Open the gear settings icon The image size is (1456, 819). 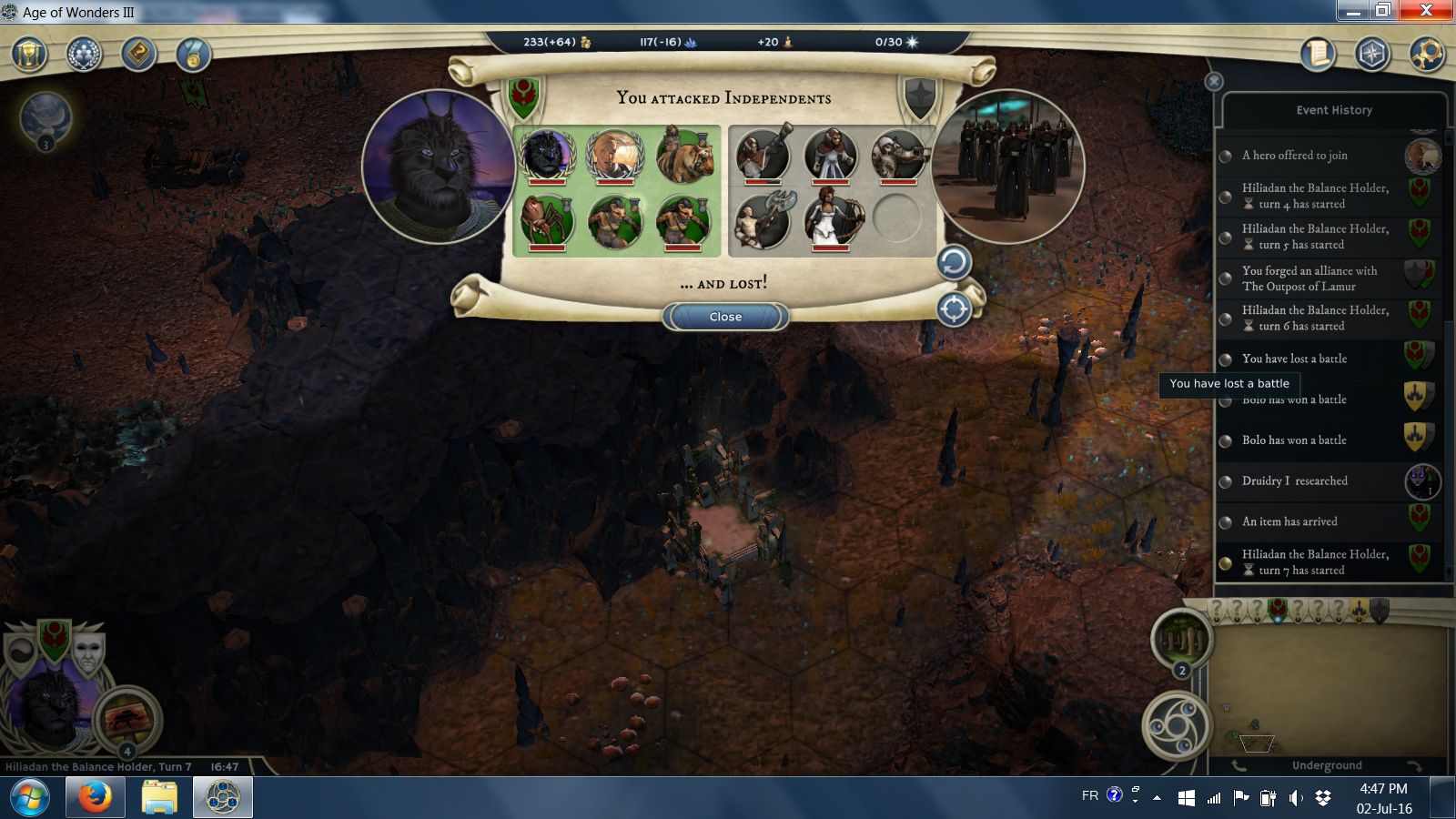point(1426,55)
